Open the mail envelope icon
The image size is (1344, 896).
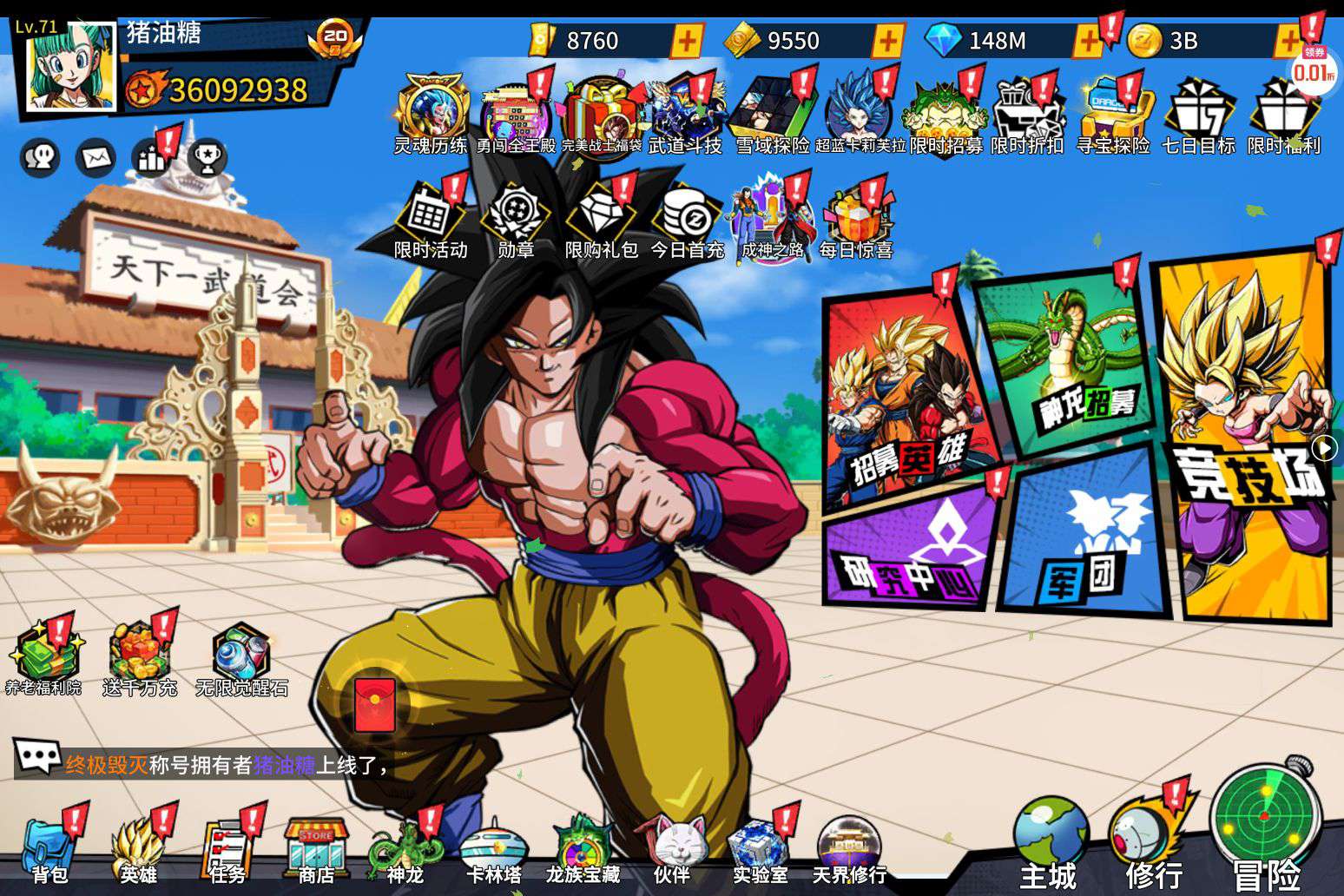[96, 158]
